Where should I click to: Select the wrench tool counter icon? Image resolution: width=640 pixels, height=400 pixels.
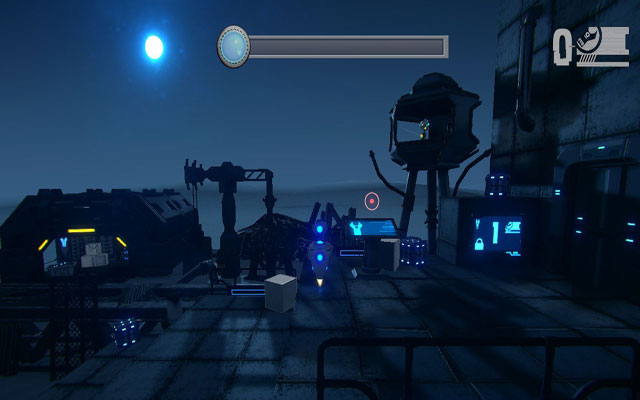[590, 46]
